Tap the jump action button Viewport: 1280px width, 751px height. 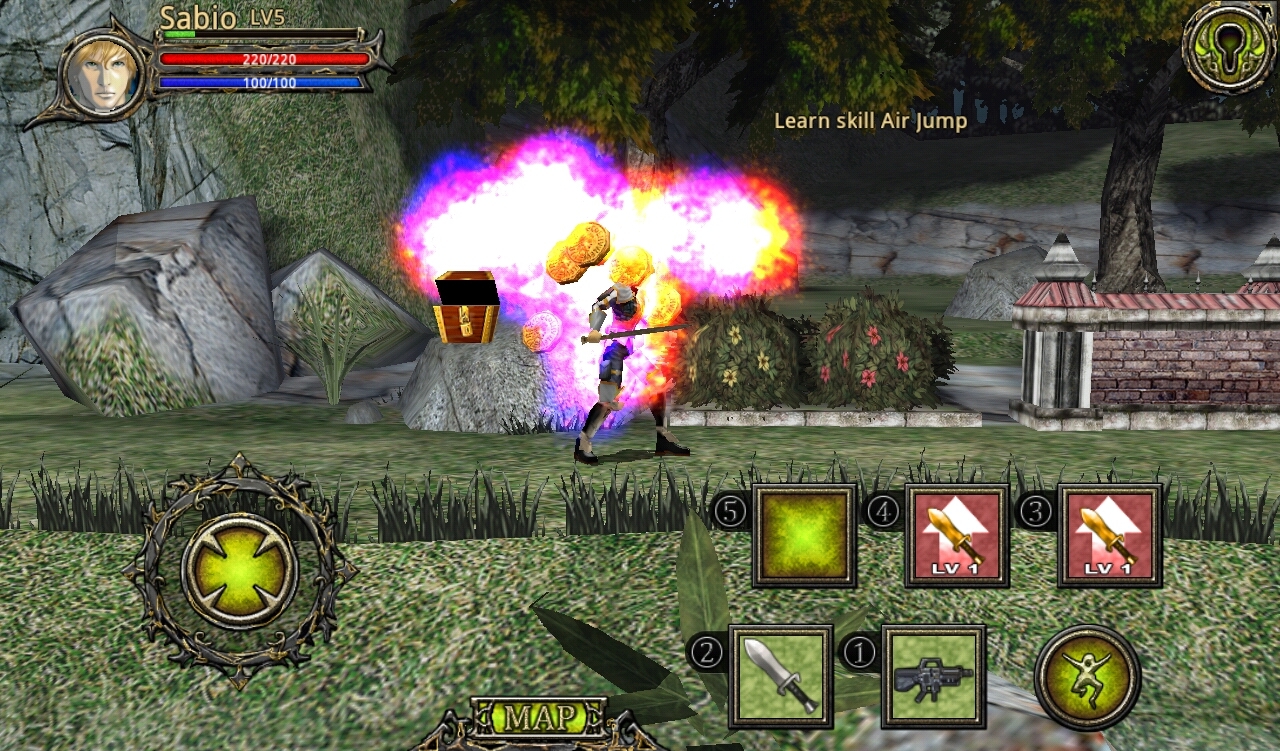click(1087, 677)
